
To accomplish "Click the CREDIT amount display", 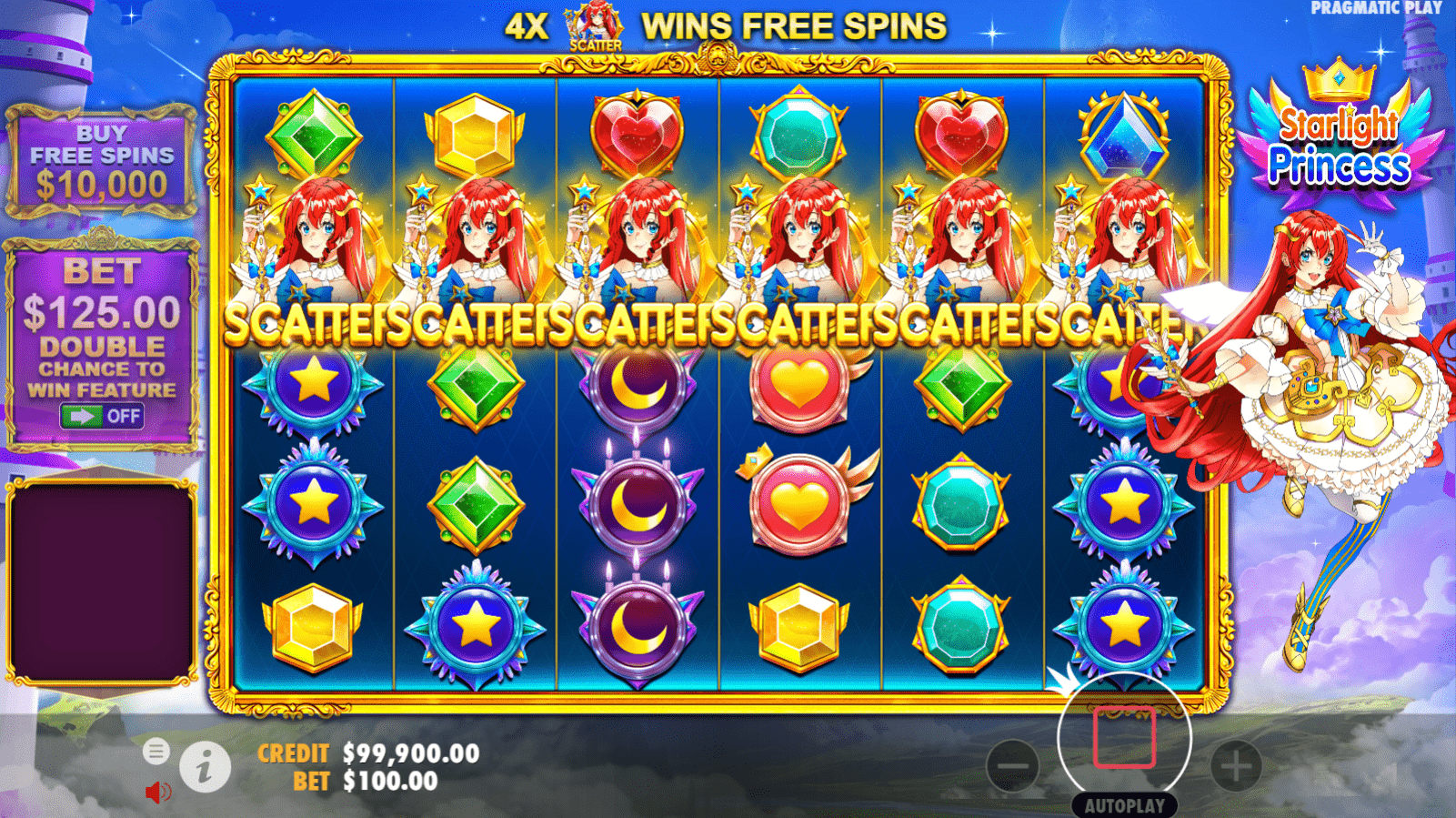I will (409, 752).
